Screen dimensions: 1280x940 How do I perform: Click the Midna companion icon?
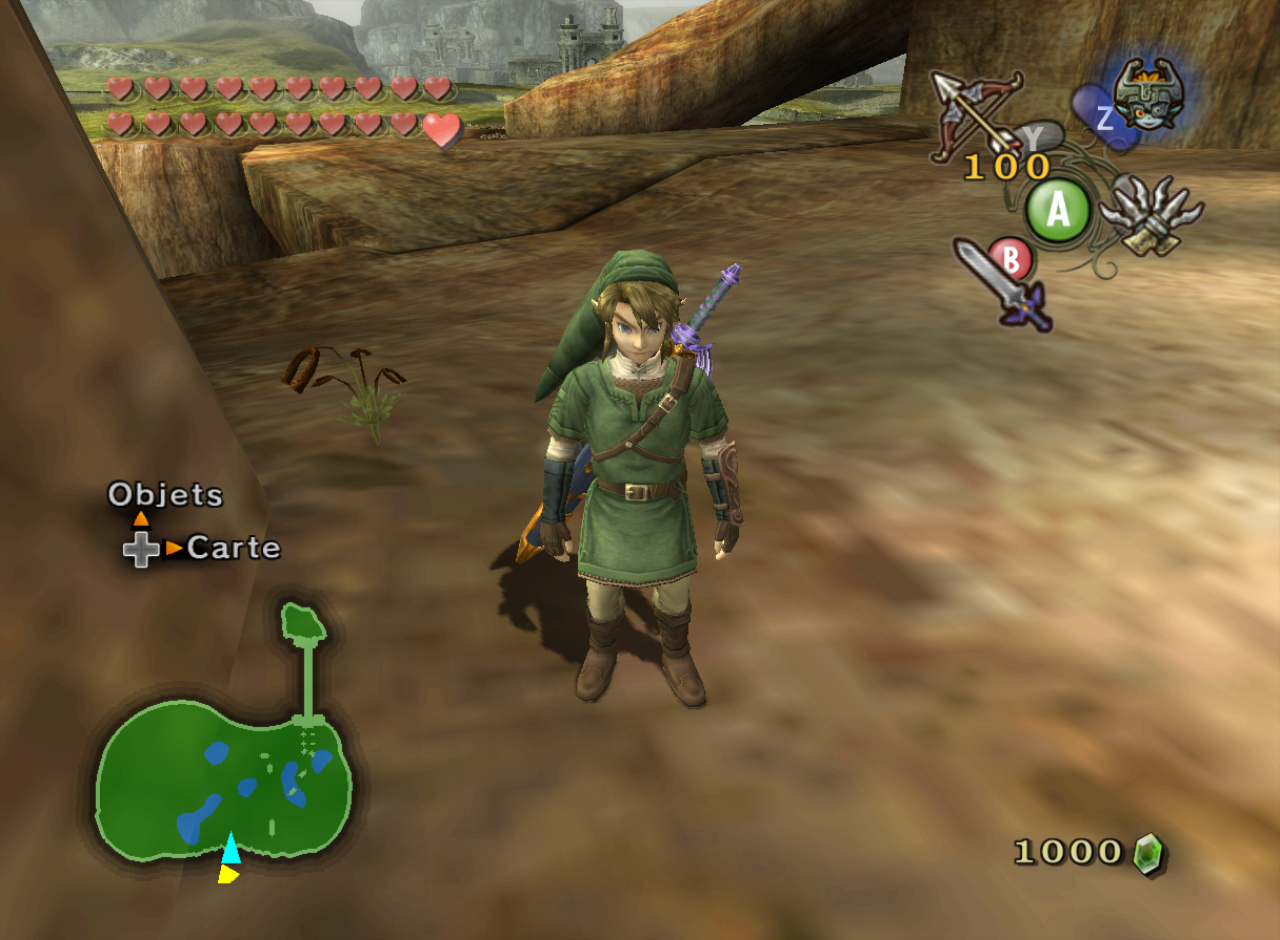click(1146, 95)
